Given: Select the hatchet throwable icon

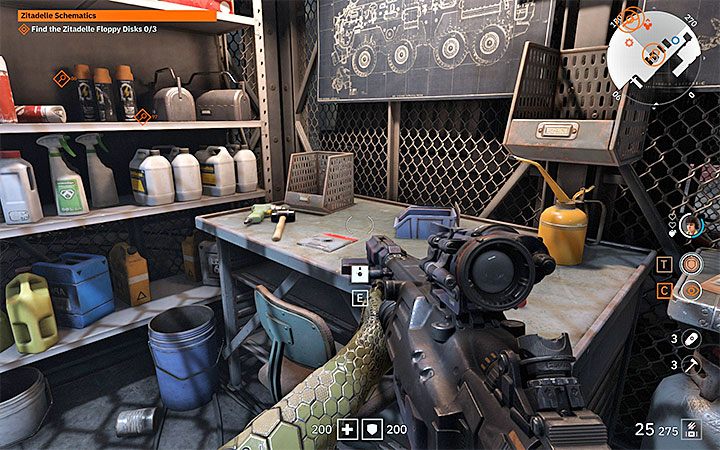Looking at the screenshot, I should point(692,366).
